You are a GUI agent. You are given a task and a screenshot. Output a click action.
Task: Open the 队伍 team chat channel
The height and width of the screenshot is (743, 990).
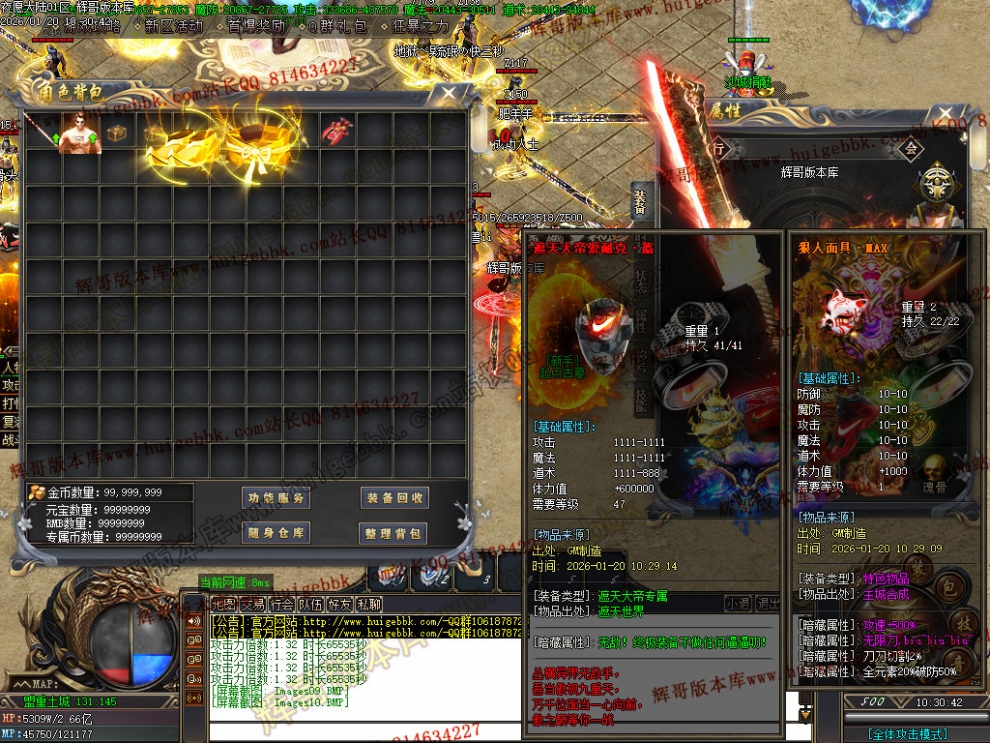pos(311,604)
